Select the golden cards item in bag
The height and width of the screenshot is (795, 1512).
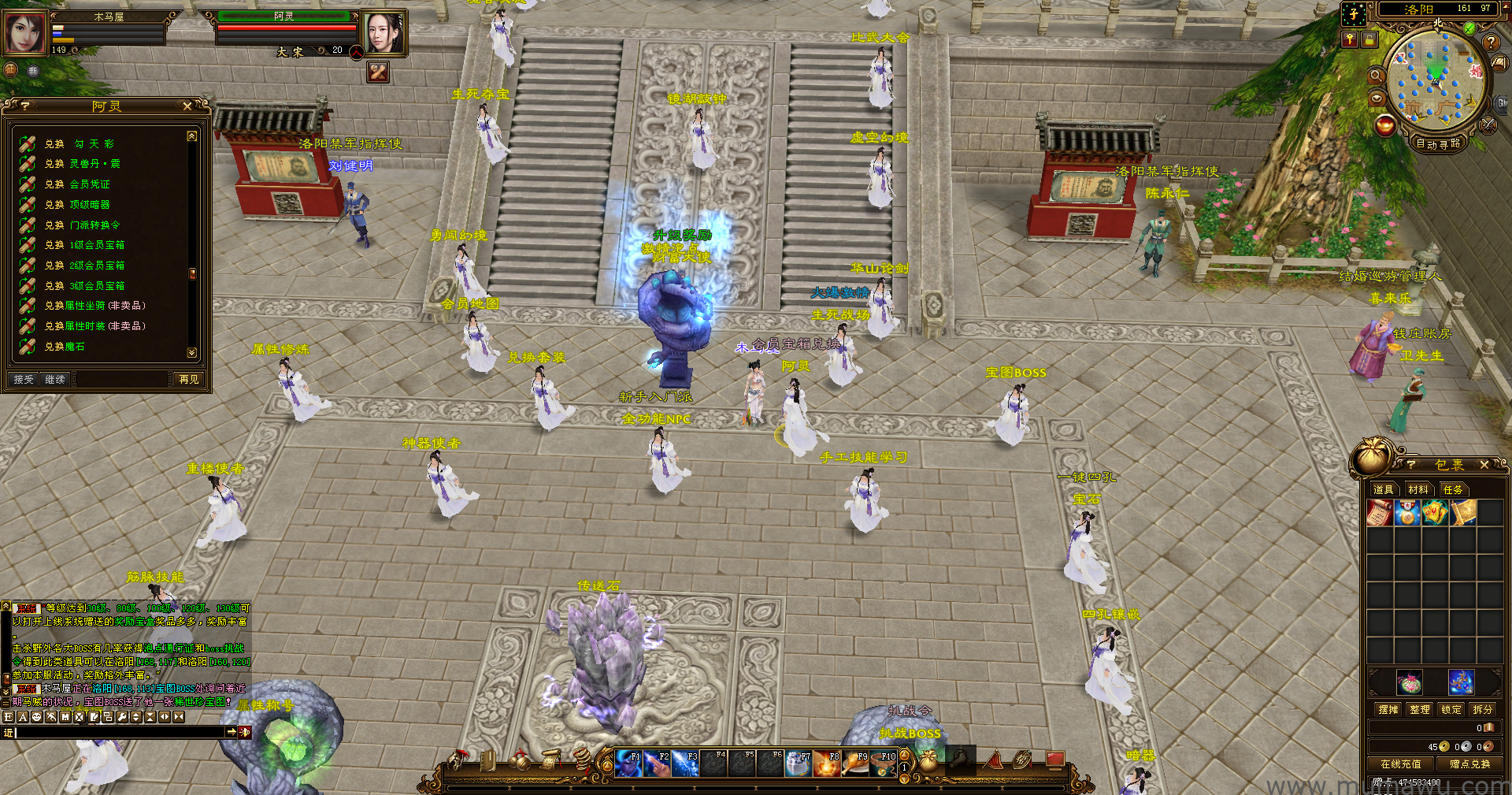pyautogui.click(x=1435, y=514)
